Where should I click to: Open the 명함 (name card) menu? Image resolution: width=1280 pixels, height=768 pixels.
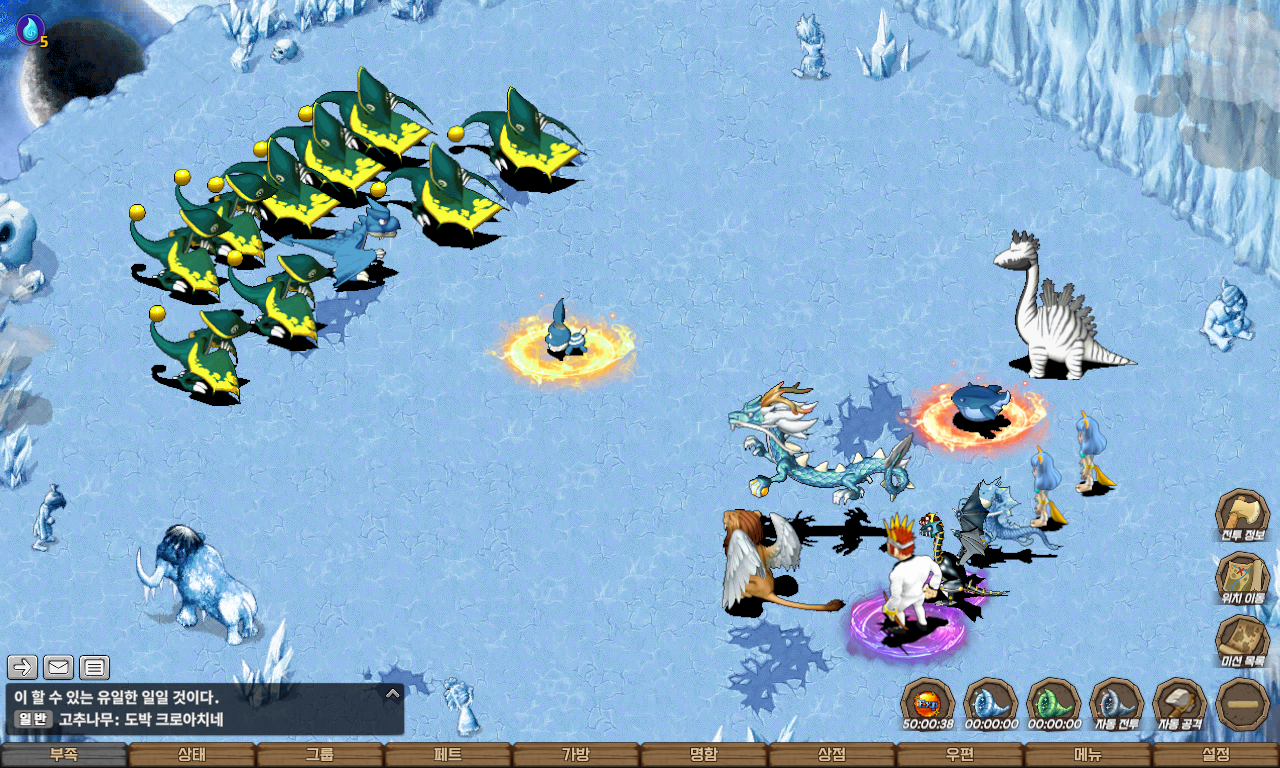704,755
